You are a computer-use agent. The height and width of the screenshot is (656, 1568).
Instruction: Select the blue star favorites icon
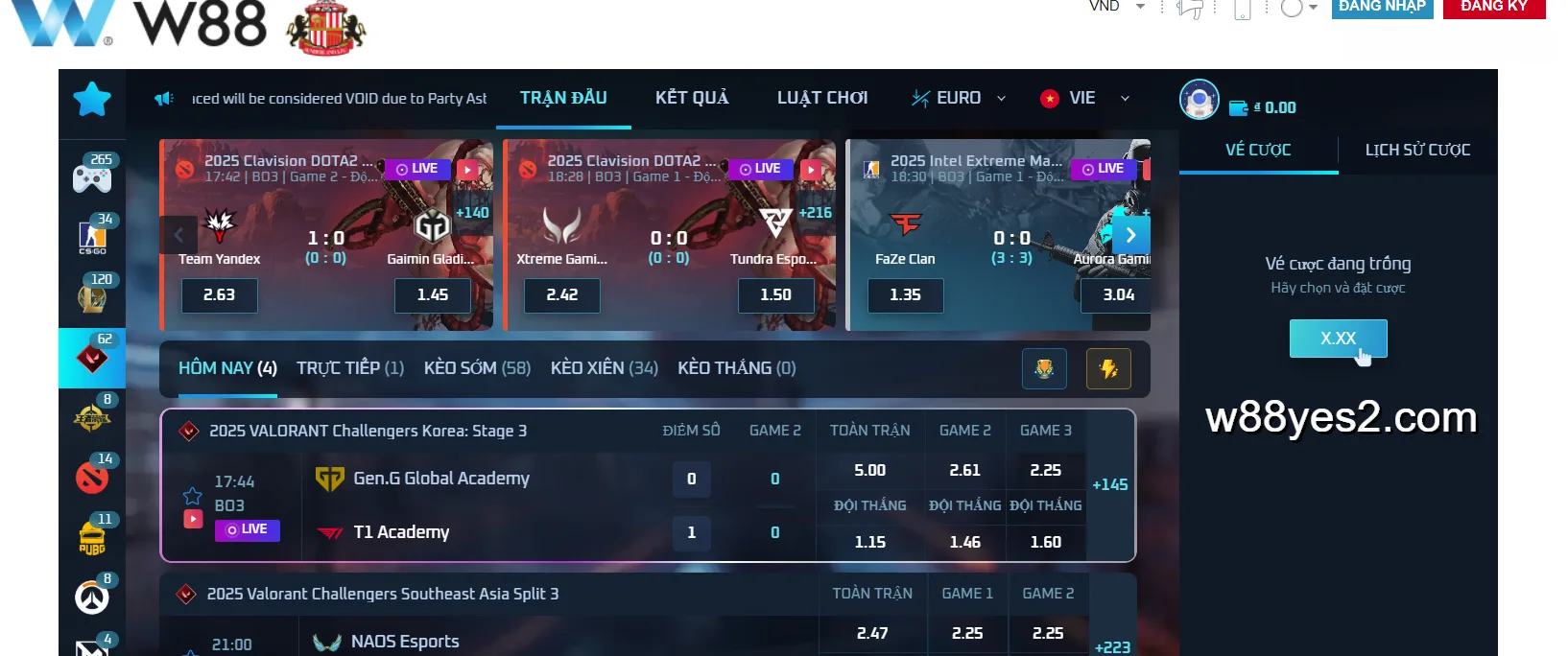coord(92,99)
